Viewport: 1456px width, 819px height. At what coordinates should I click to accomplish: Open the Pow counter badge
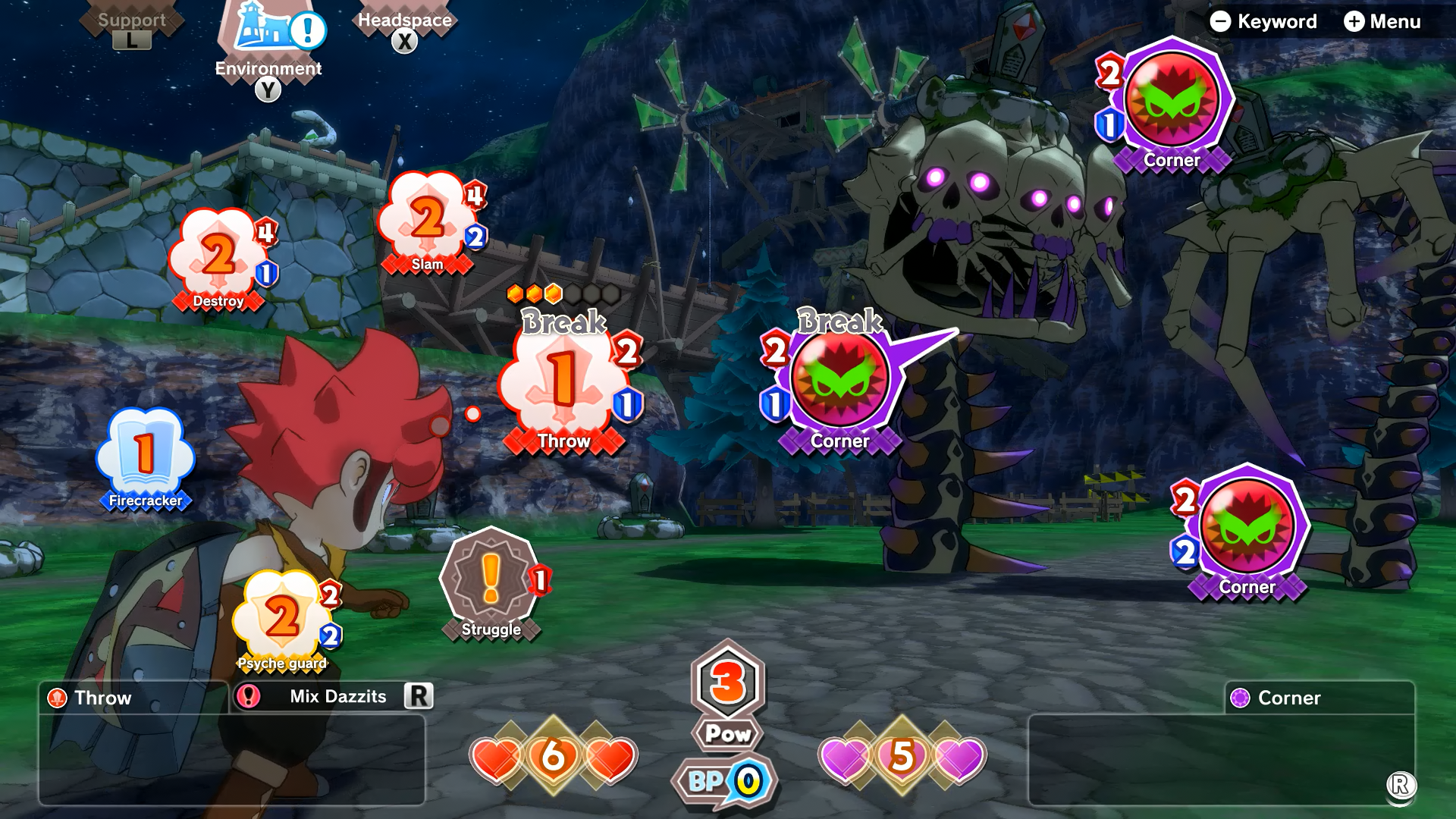[x=728, y=694]
